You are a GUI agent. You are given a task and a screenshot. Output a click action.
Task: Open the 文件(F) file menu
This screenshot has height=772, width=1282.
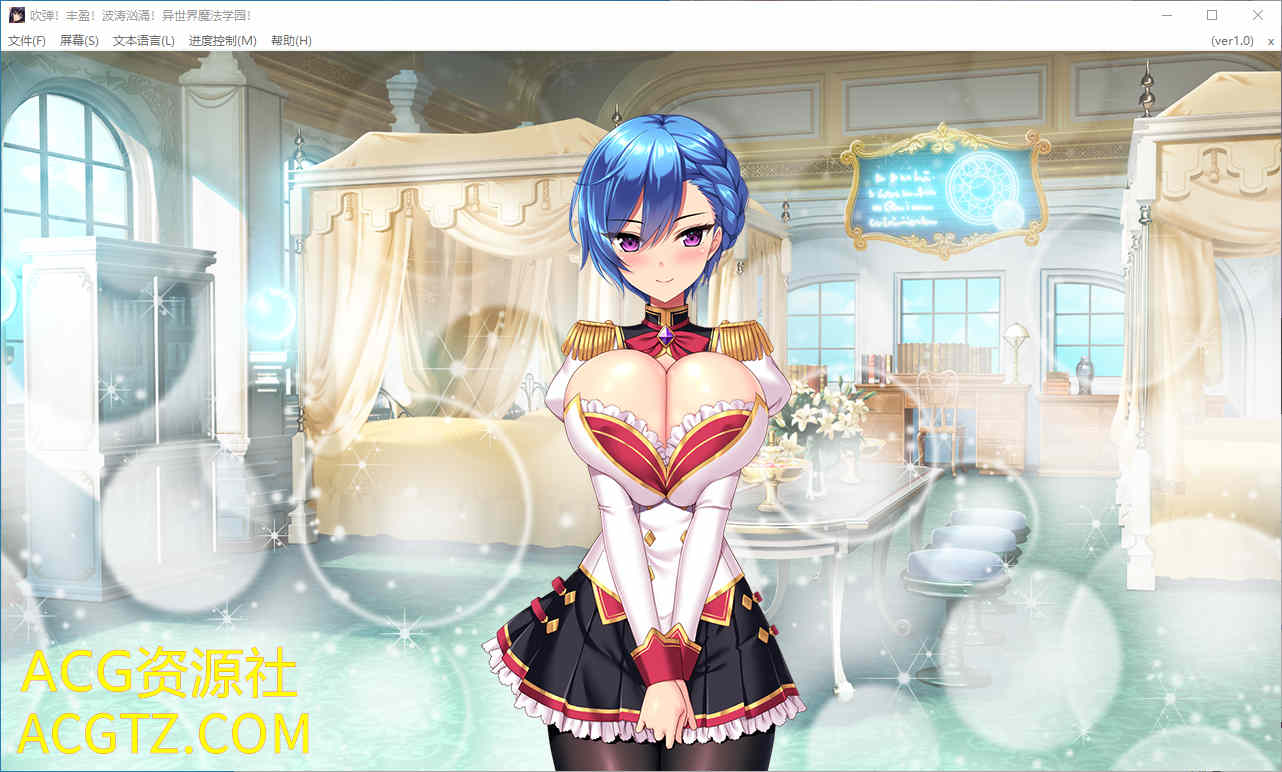point(27,41)
